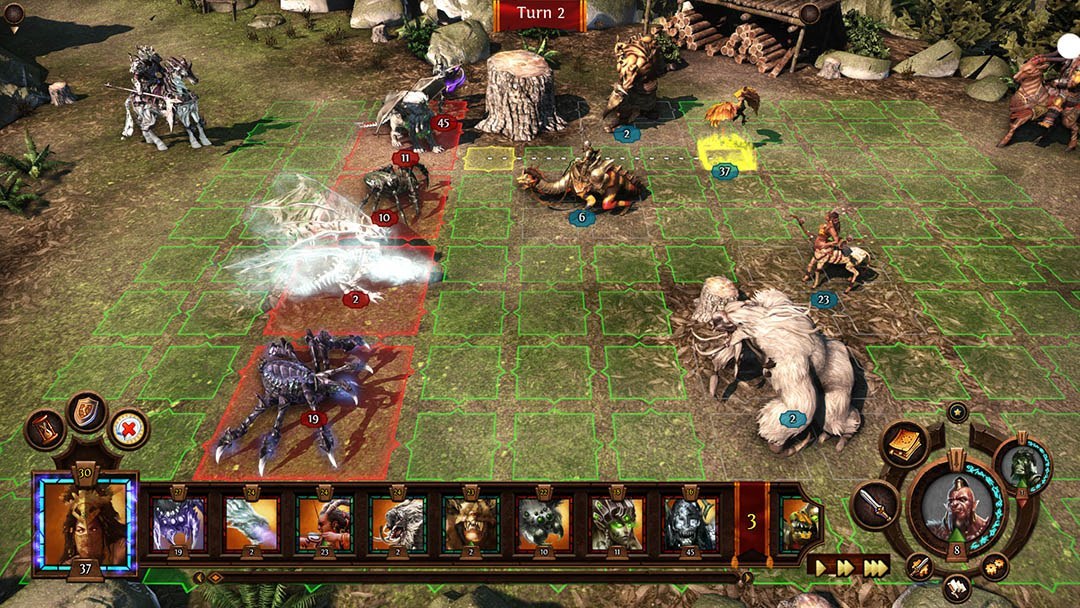The image size is (1080, 608).
Task: Set combat speed to double arrow
Action: click(x=847, y=567)
